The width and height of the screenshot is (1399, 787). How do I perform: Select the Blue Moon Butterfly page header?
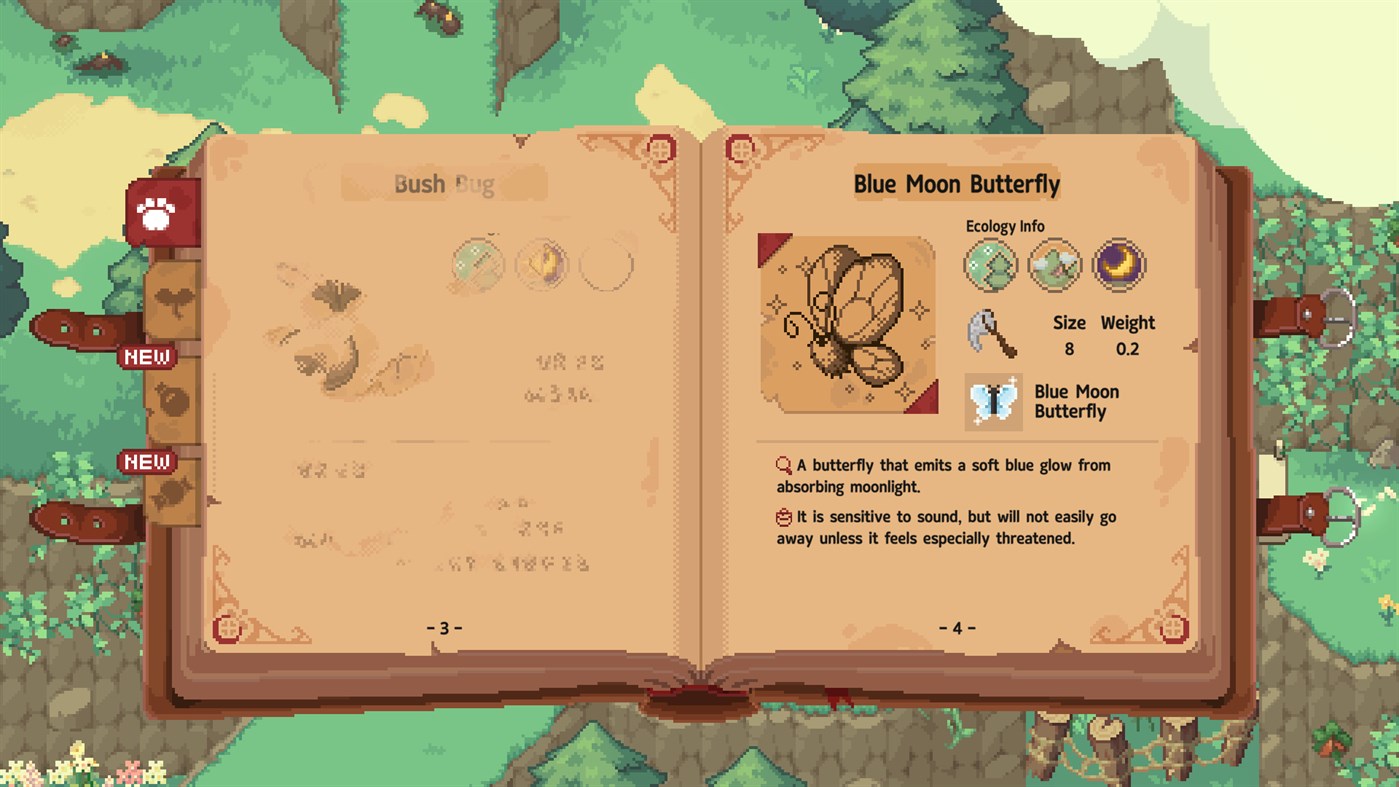(957, 184)
